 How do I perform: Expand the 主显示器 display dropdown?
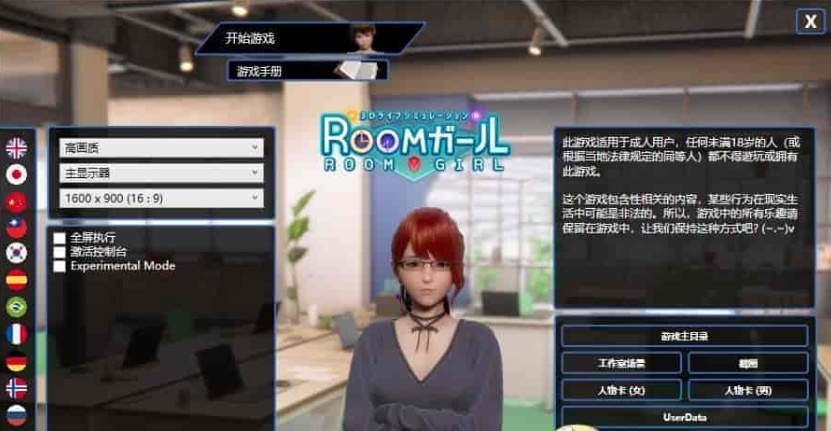click(x=161, y=173)
